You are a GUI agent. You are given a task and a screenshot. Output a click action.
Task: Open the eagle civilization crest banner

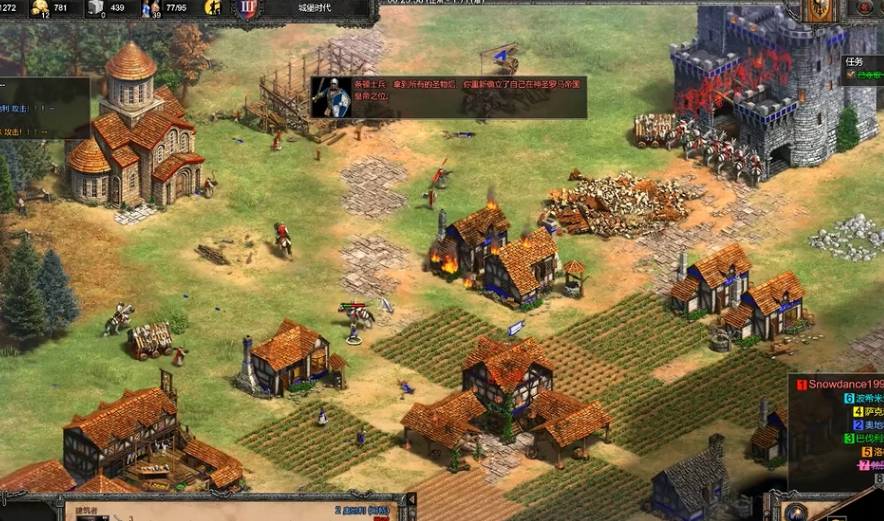(820, 10)
